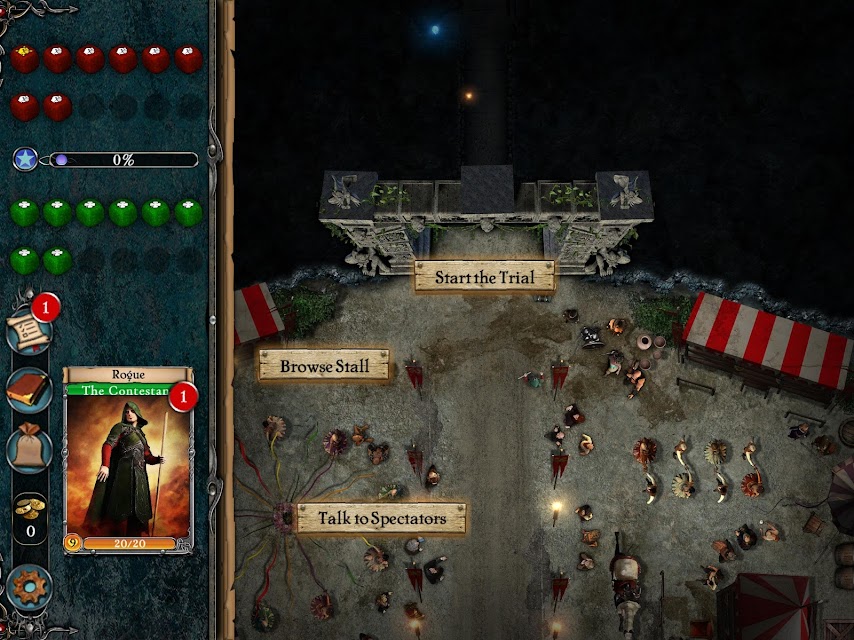
Task: Open the book journal icon
Action: click(x=29, y=390)
